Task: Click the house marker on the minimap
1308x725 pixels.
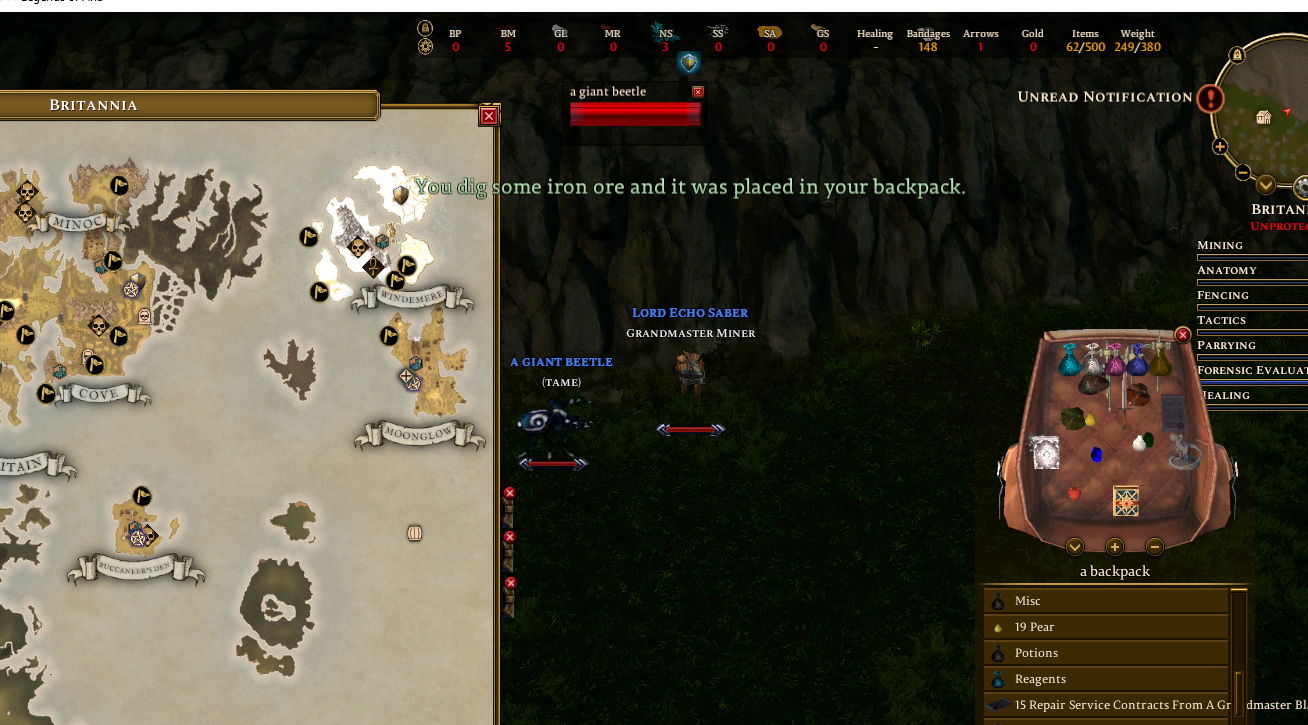Action: [x=1263, y=117]
